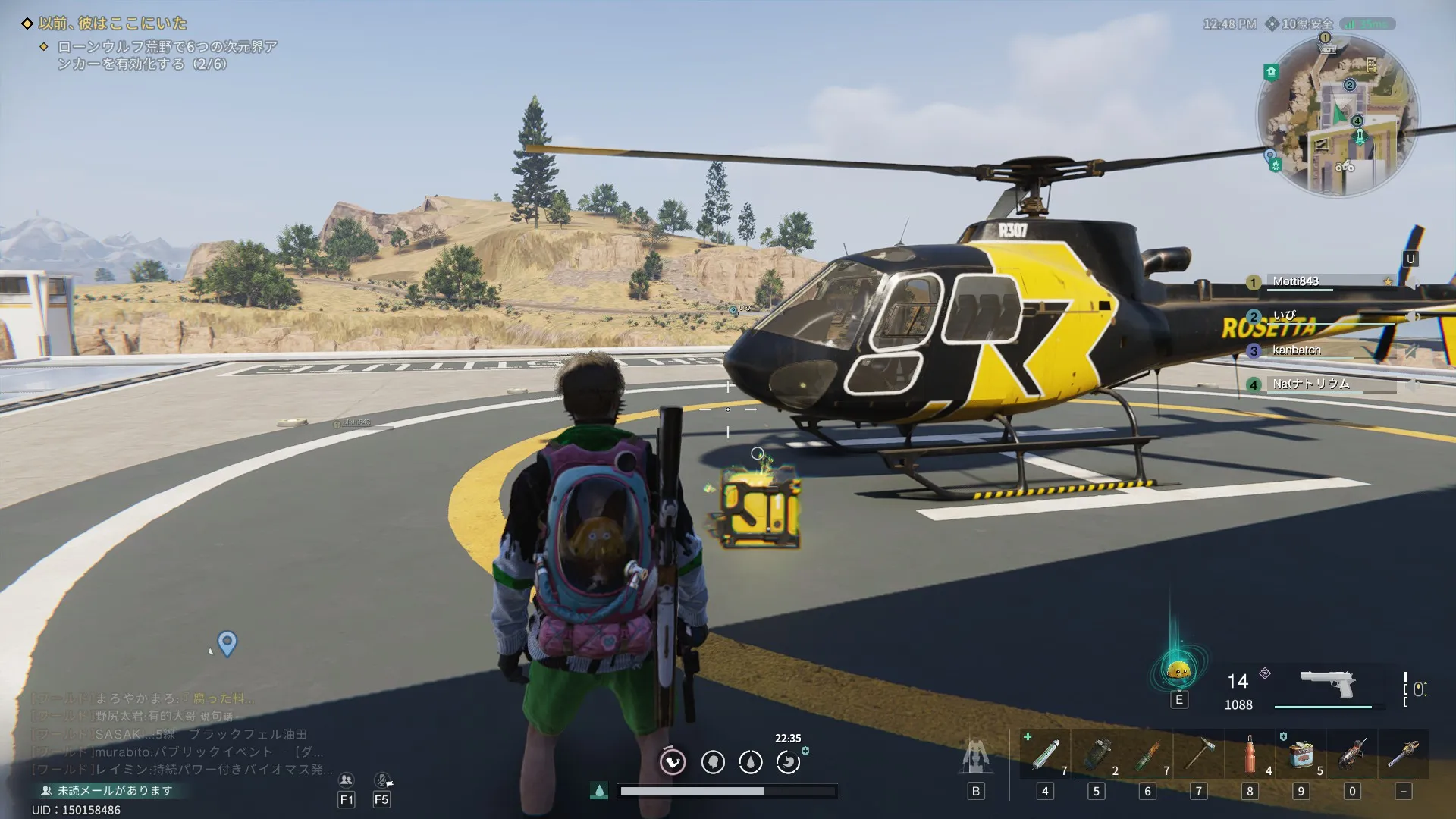Select the canned food hotbar slot
The width and height of the screenshot is (1456, 819).
[1301, 755]
